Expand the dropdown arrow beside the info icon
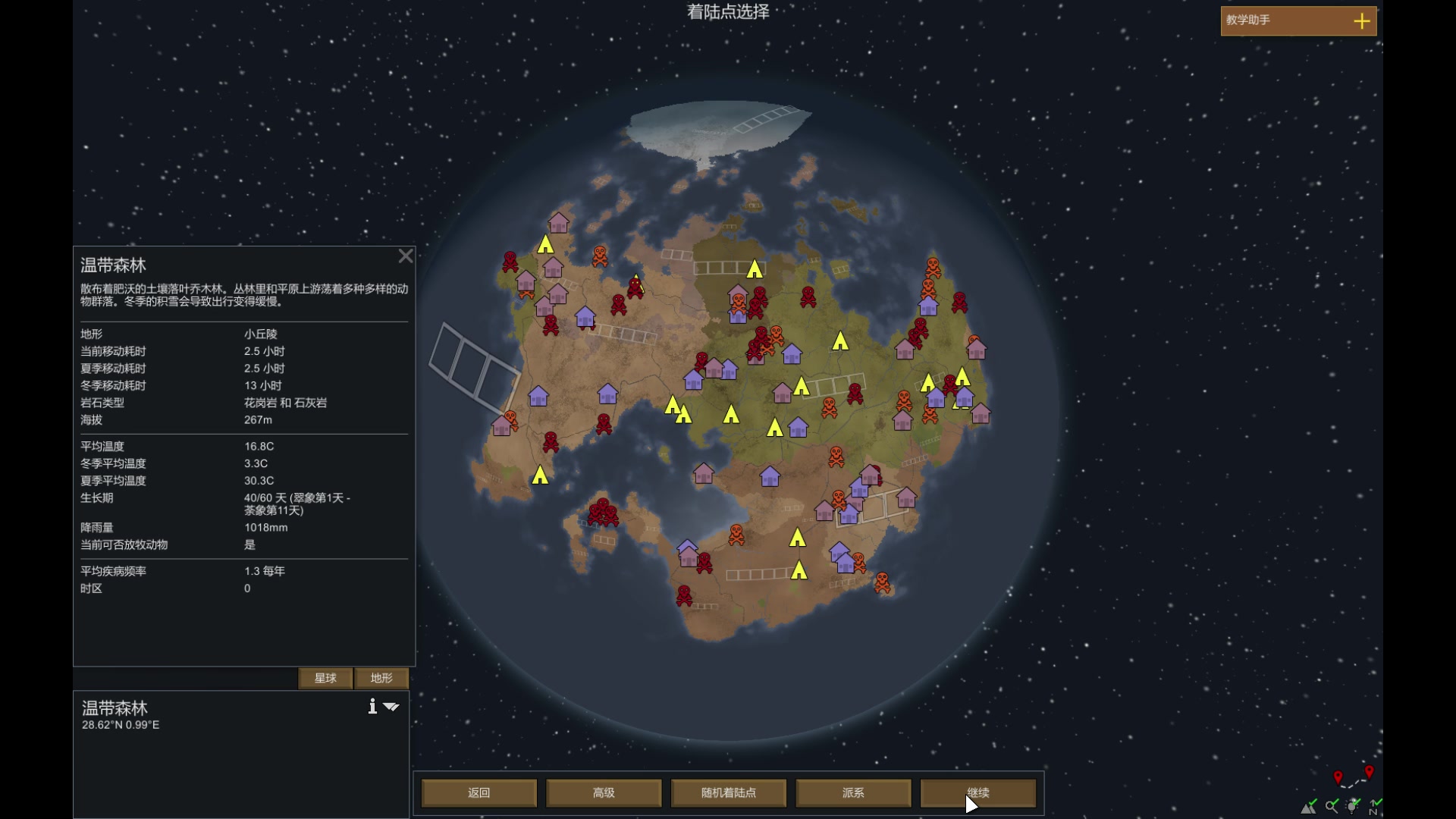Image resolution: width=1456 pixels, height=819 pixels. tap(391, 707)
